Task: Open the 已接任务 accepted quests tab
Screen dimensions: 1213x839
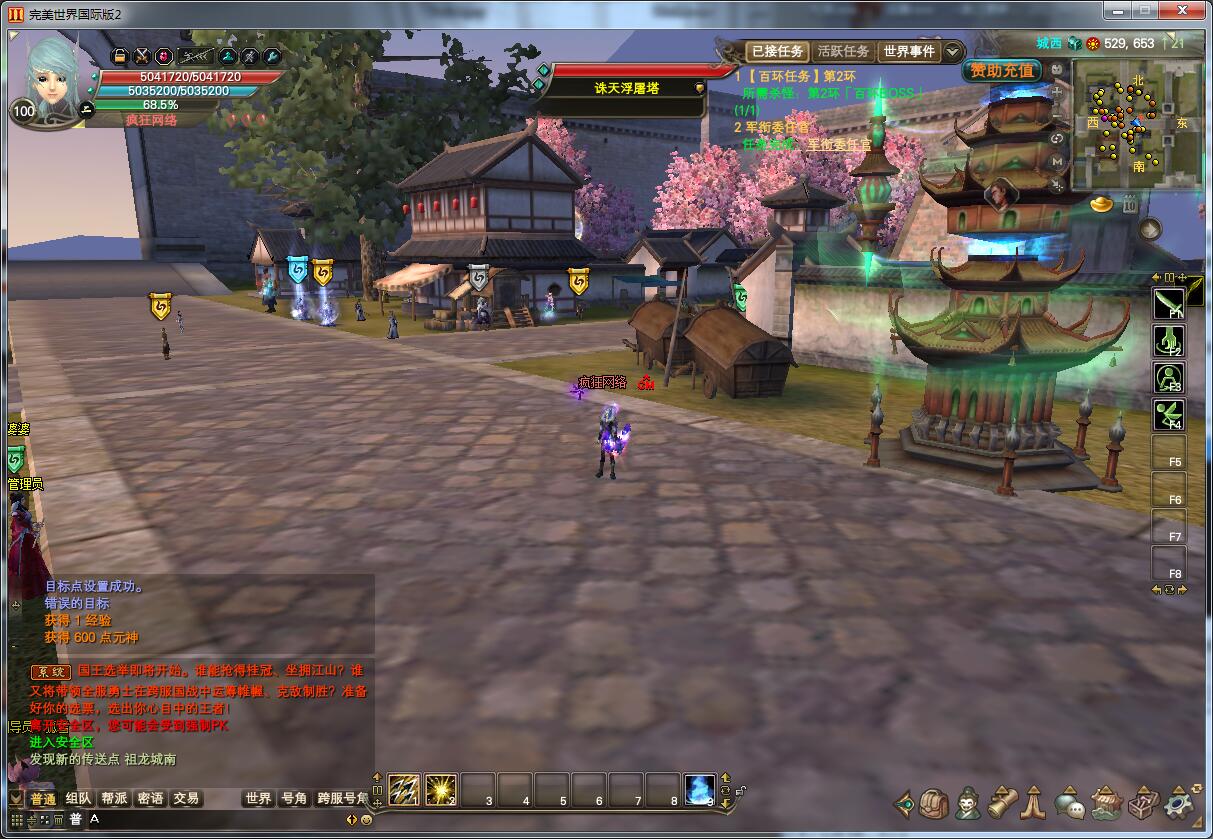Action: pyautogui.click(x=777, y=51)
